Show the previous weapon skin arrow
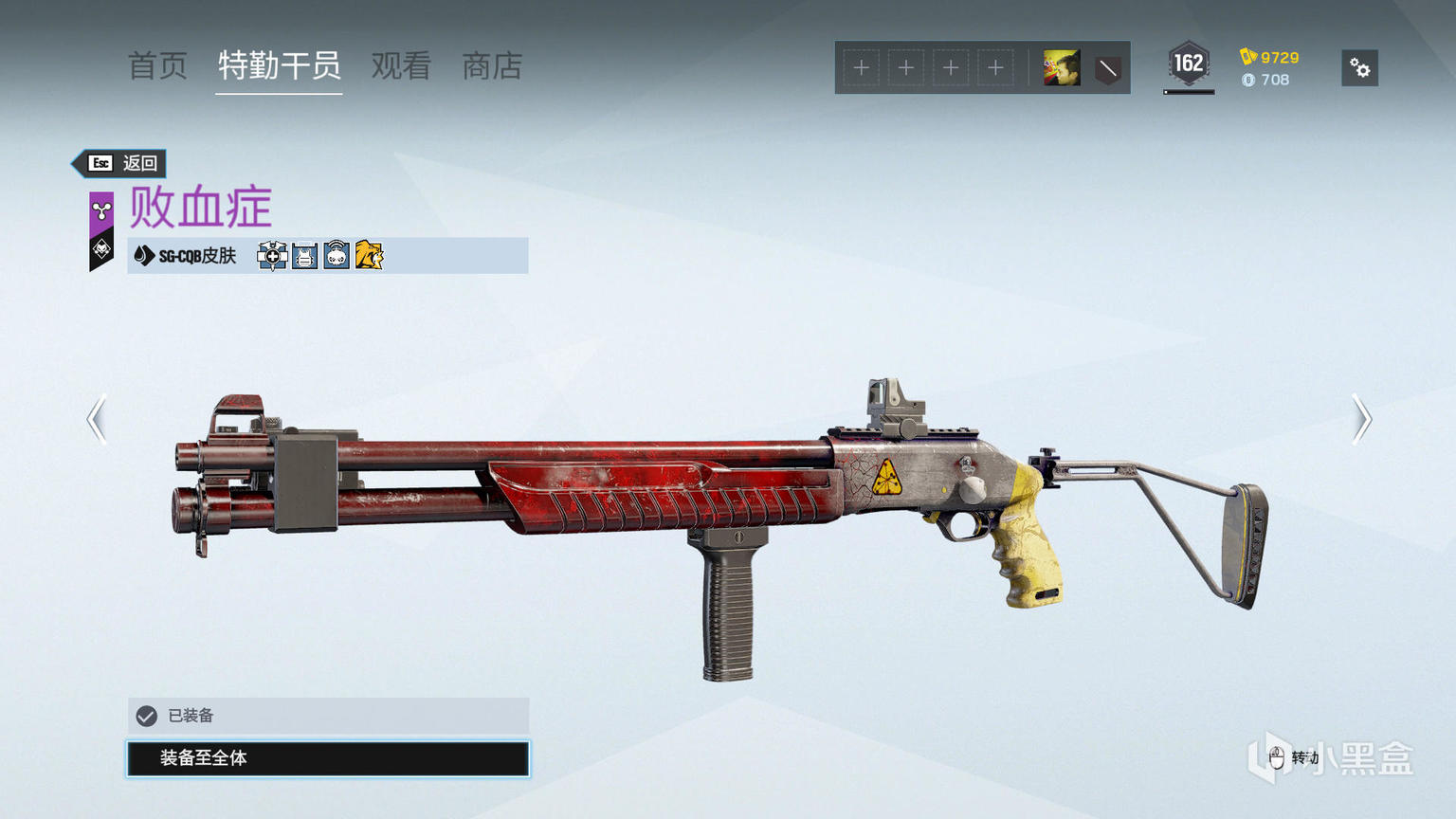The image size is (1456, 819). pyautogui.click(x=97, y=419)
